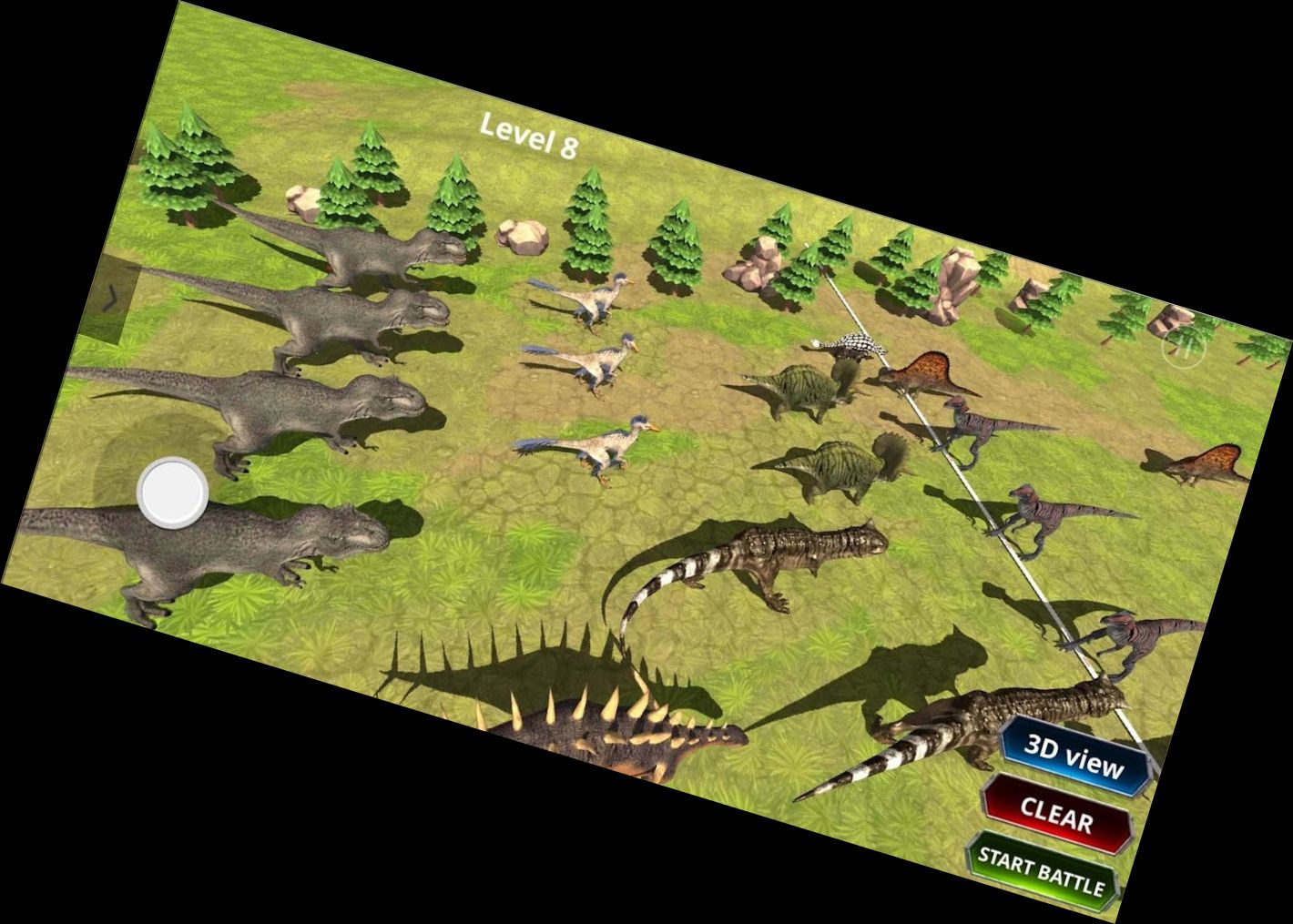This screenshot has width=1293, height=924.
Task: Tap the virtual joystick control
Action: 171,490
